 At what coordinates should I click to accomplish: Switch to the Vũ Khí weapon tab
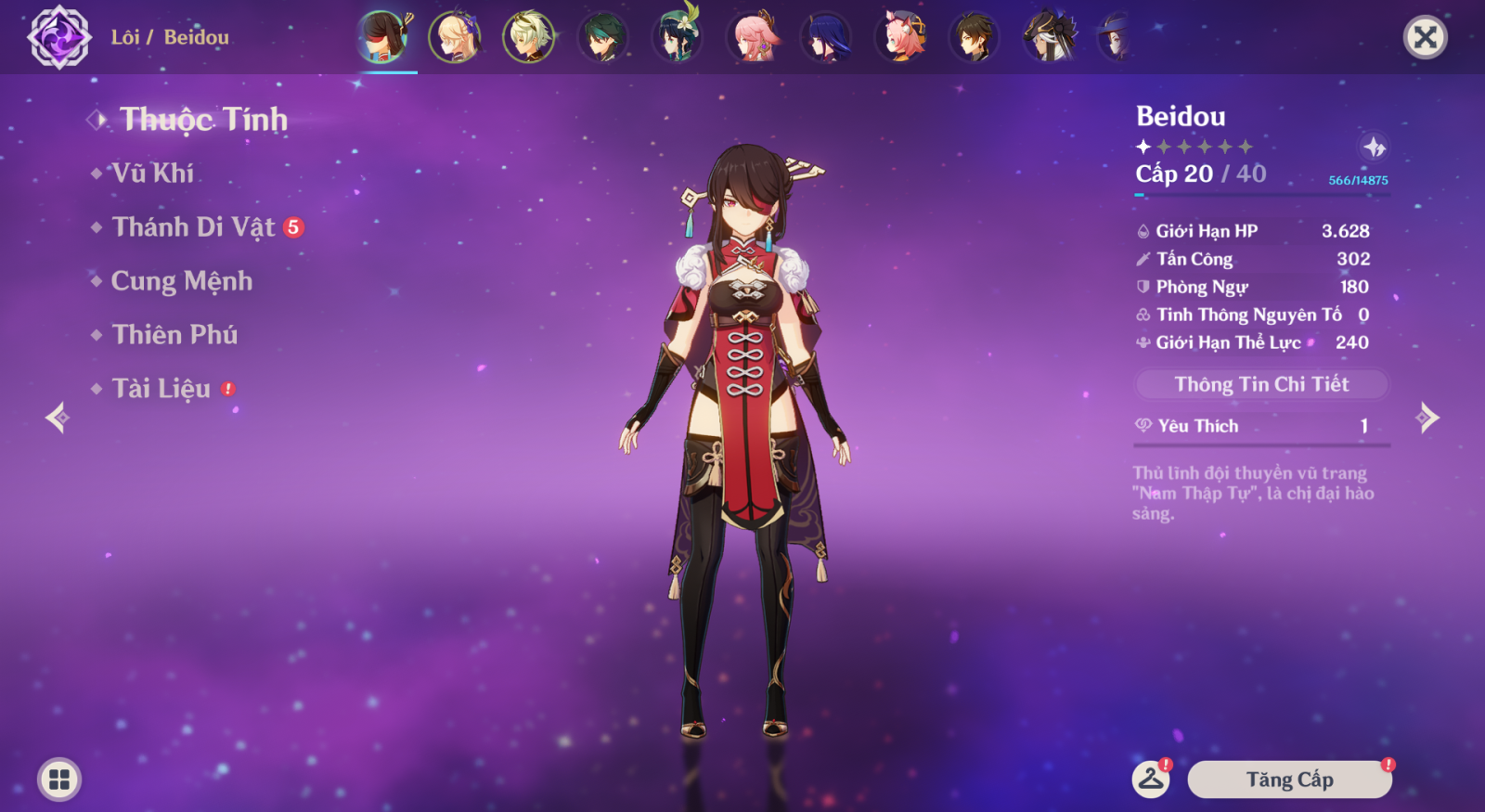(x=153, y=174)
